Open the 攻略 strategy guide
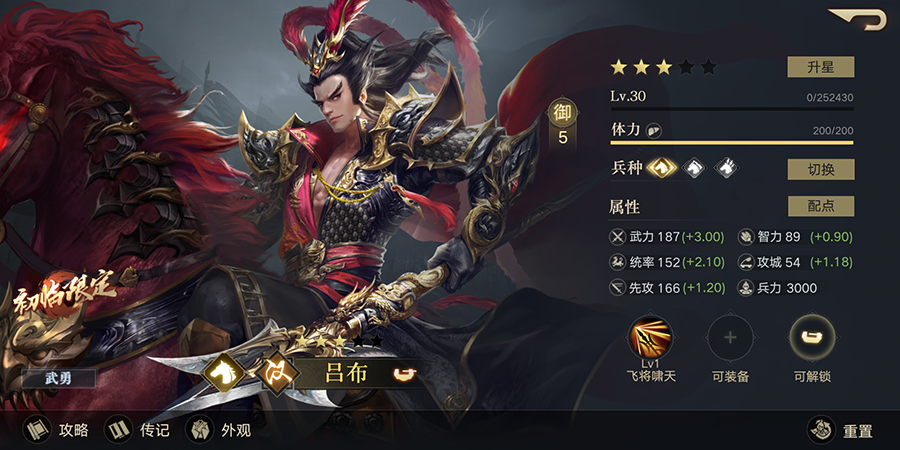 [x=58, y=430]
